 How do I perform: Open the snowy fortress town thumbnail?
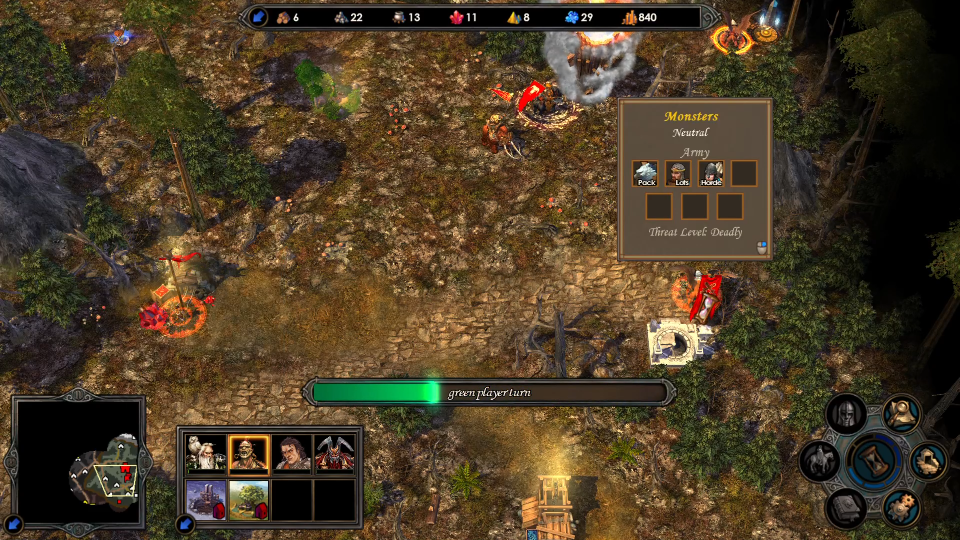[x=206, y=499]
